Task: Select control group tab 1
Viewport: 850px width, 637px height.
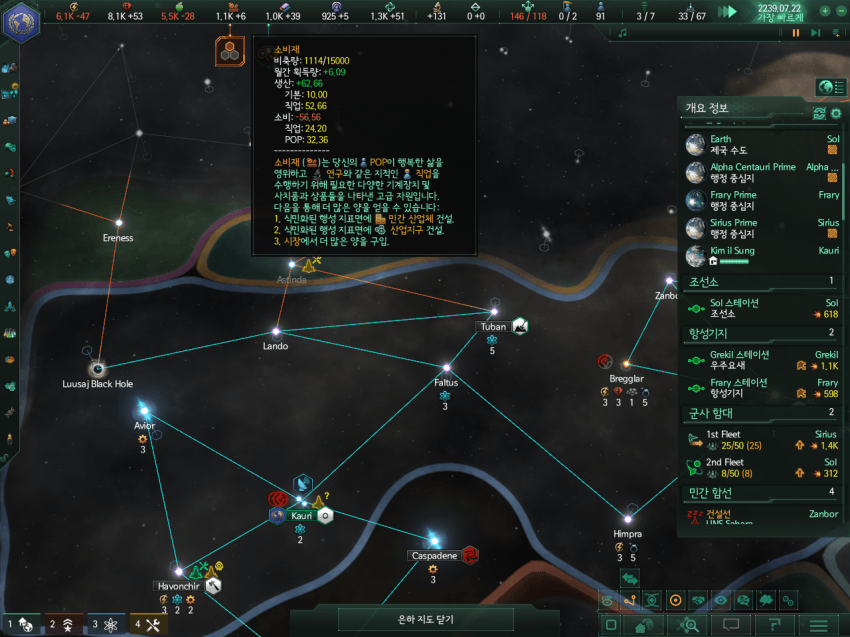Action: 21,625
